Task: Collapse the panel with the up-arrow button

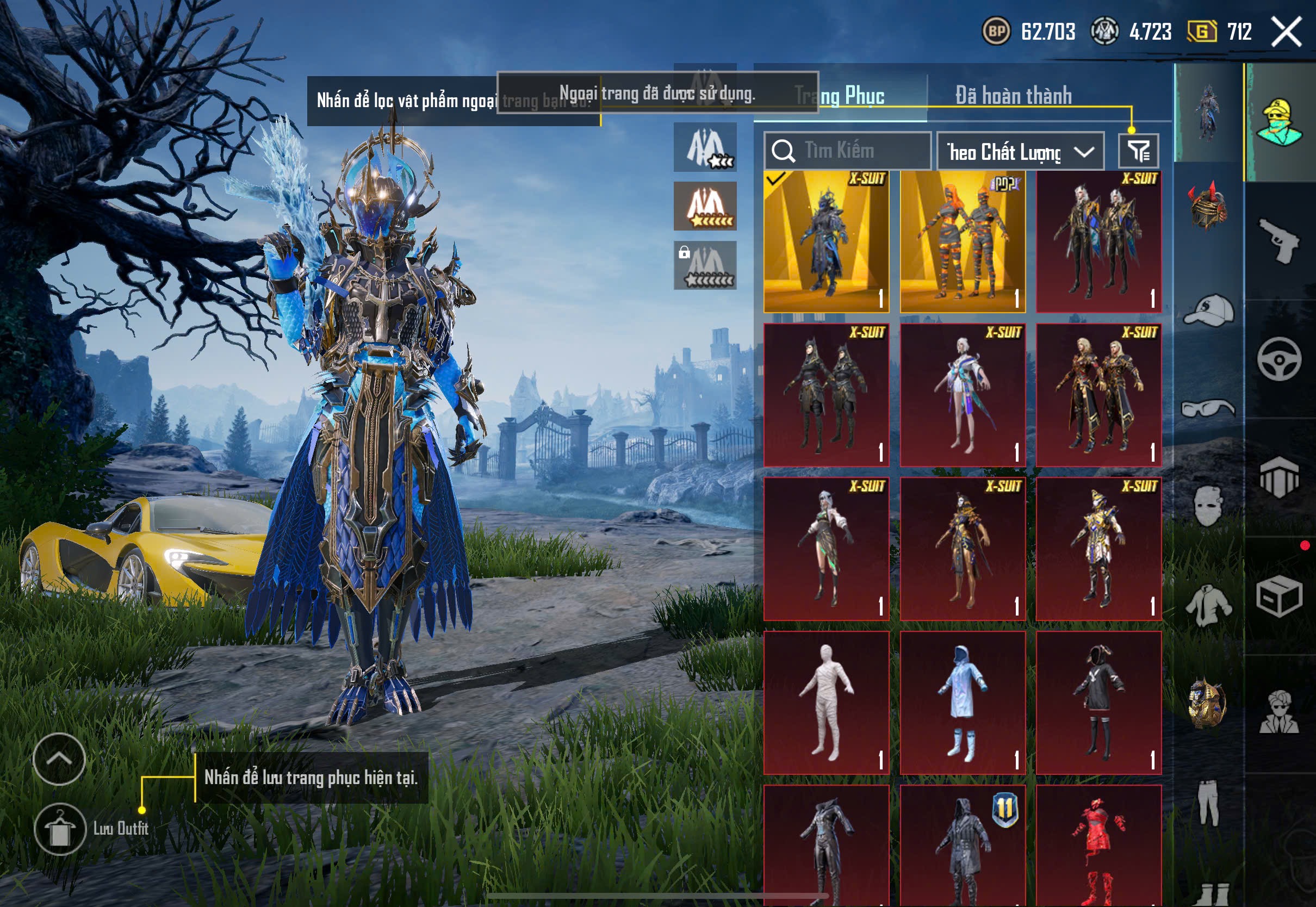Action: pos(59,759)
